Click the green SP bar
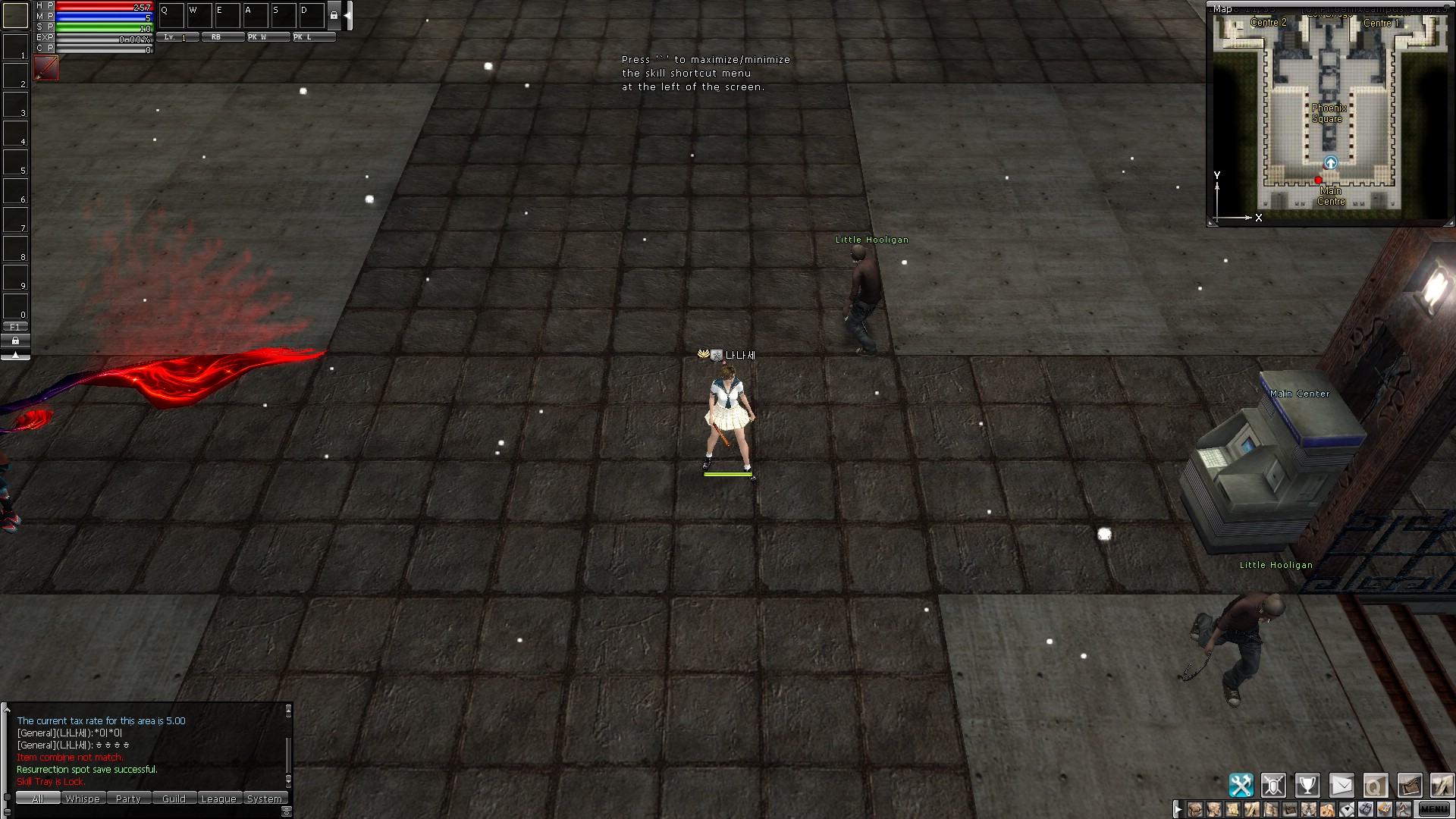Viewport: 1456px width, 819px height. (x=104, y=26)
